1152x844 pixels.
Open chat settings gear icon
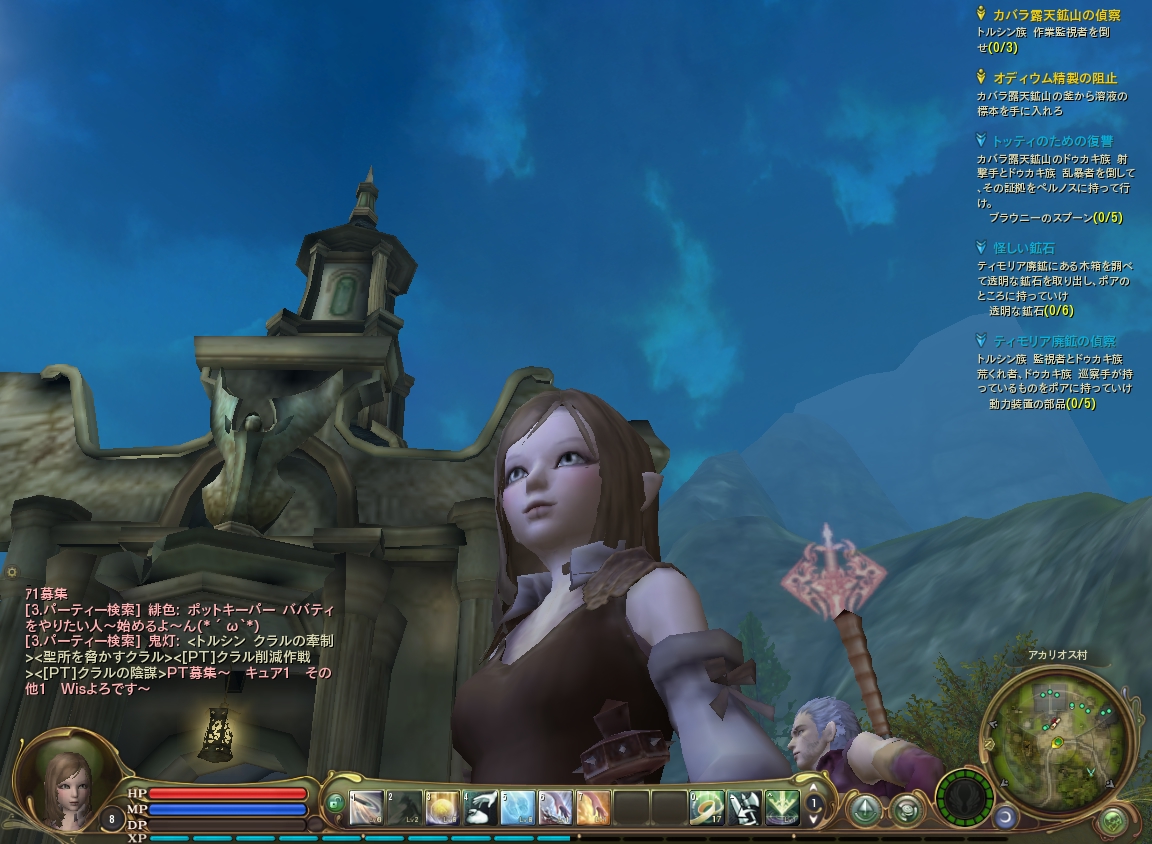(x=12, y=572)
